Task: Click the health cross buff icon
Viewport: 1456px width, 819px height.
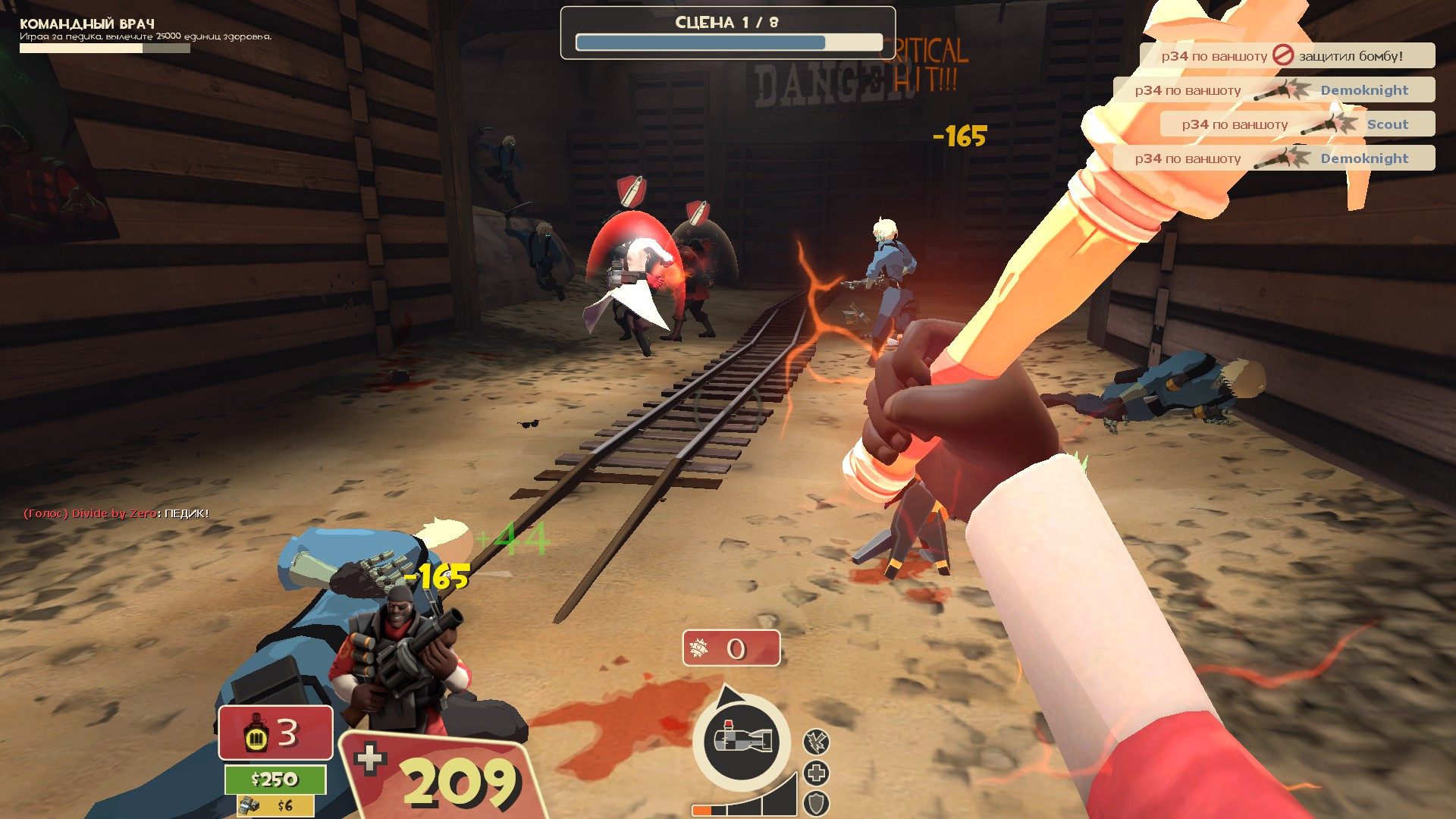Action: [x=816, y=774]
